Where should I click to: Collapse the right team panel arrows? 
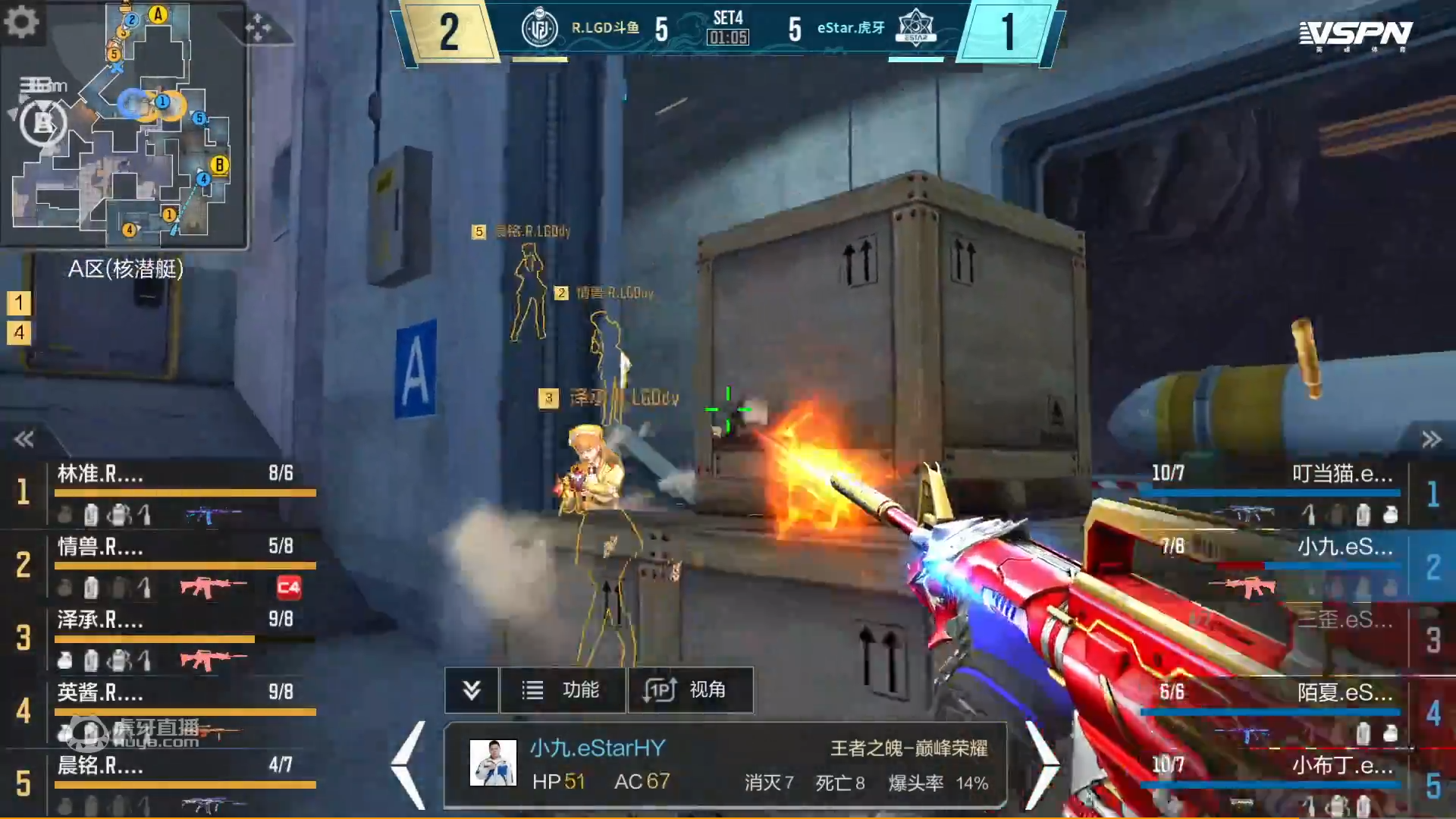pos(1431,439)
